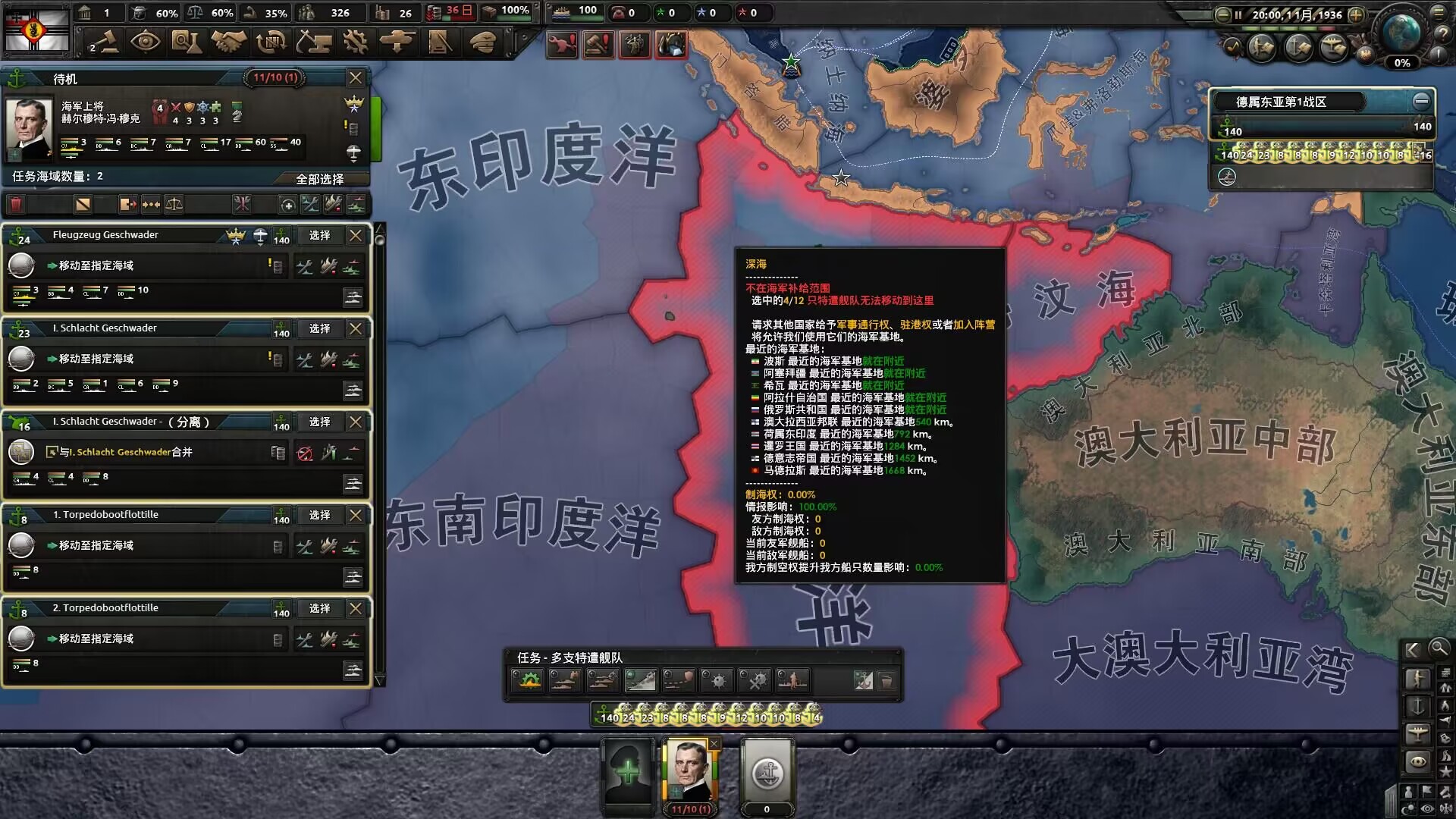
Task: Enable the minesweeping mission (crossed mine icon)
Action: click(x=755, y=680)
